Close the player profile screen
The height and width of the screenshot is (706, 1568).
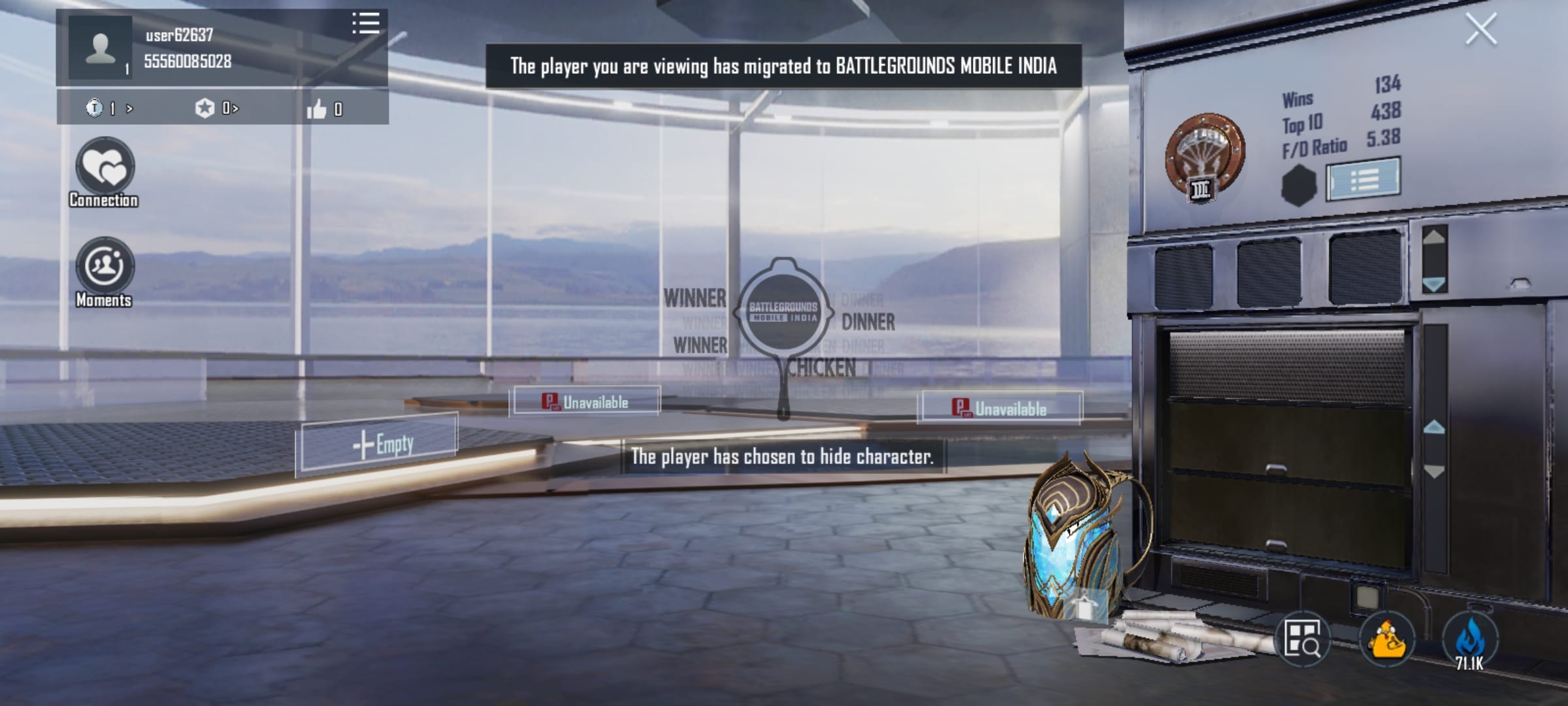(1480, 30)
